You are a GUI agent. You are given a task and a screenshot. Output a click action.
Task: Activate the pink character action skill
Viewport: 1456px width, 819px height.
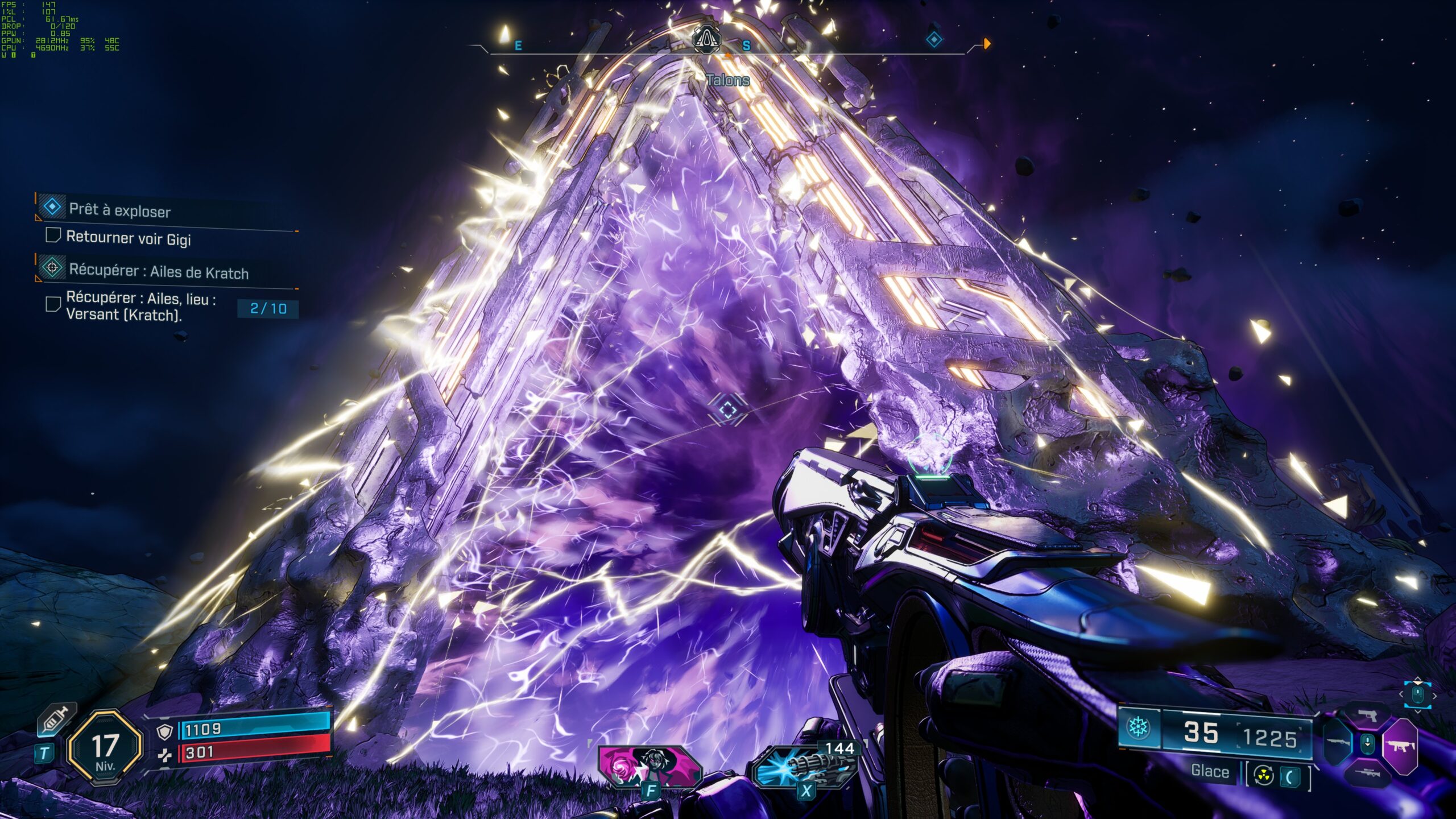tap(650, 767)
